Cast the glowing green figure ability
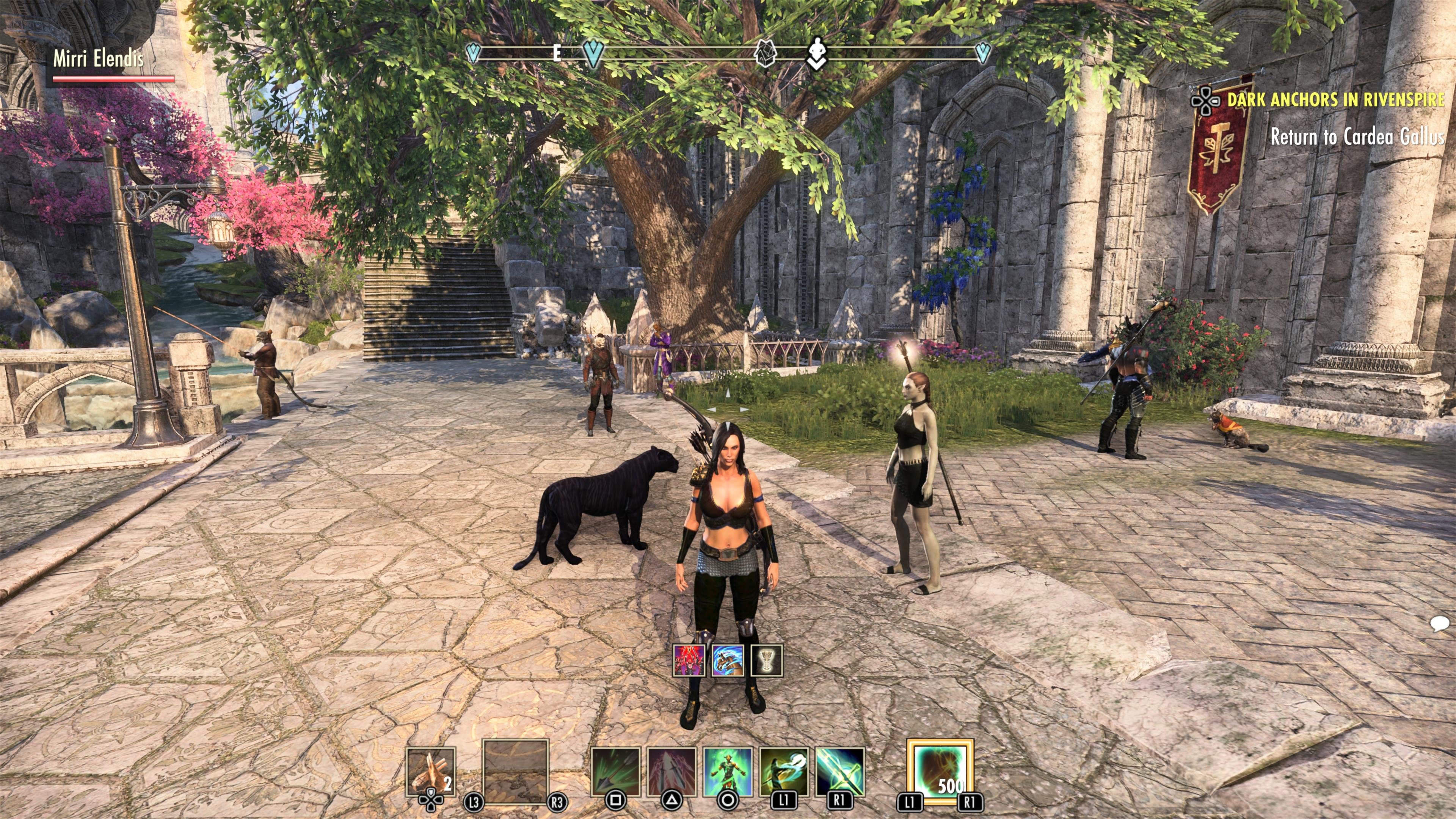1456x819 pixels. pos(728,771)
